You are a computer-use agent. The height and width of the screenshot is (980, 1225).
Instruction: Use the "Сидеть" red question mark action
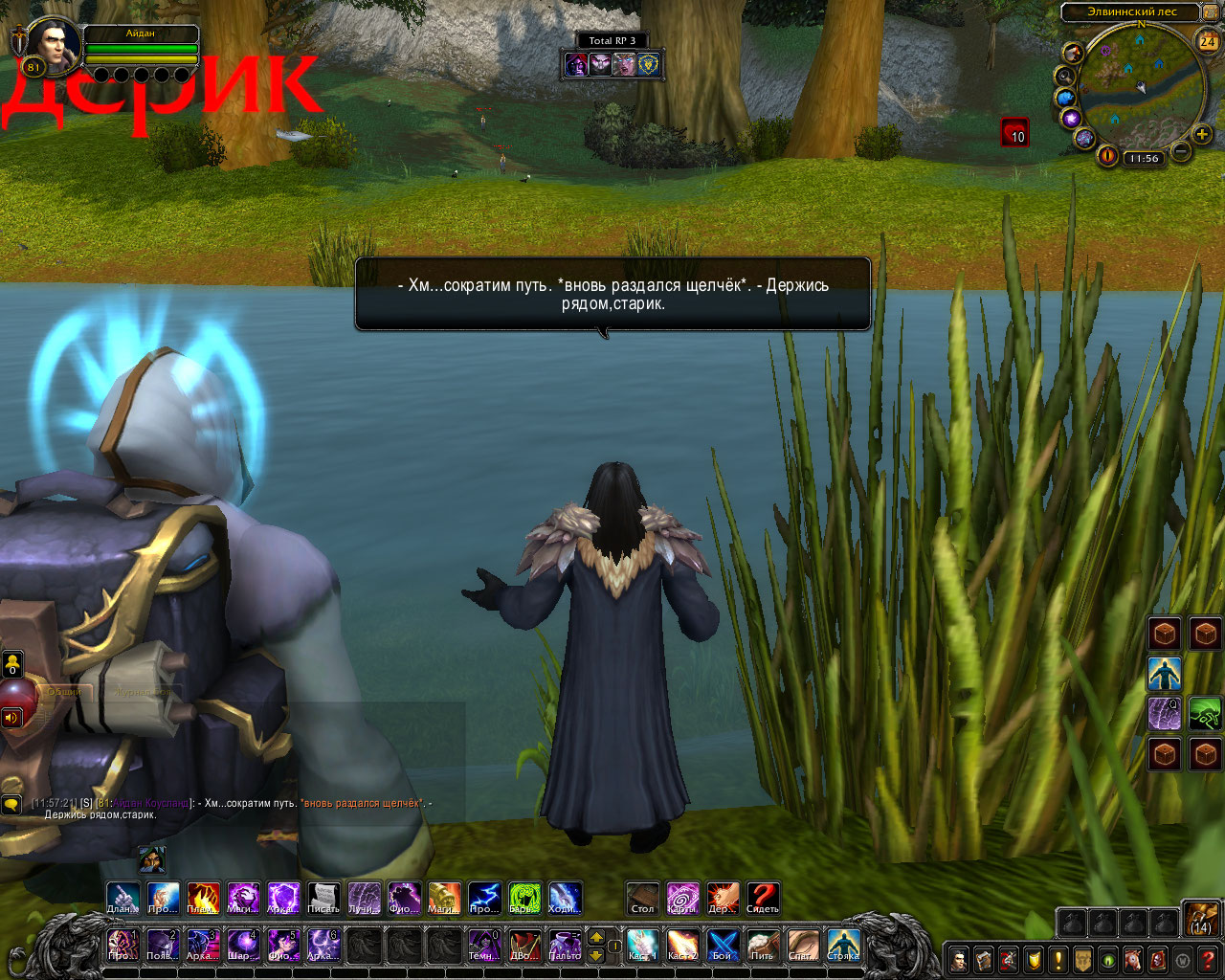tap(763, 899)
